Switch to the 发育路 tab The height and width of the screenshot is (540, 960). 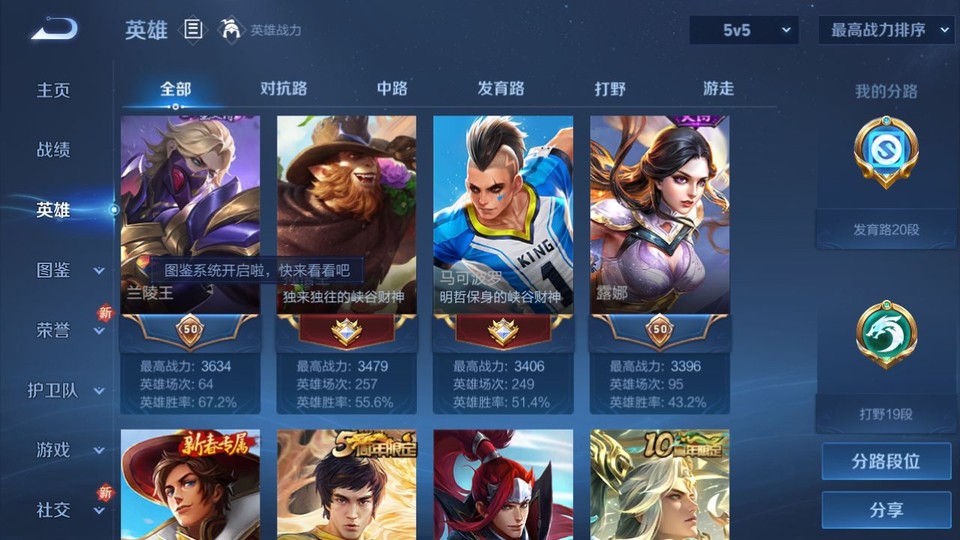point(501,88)
